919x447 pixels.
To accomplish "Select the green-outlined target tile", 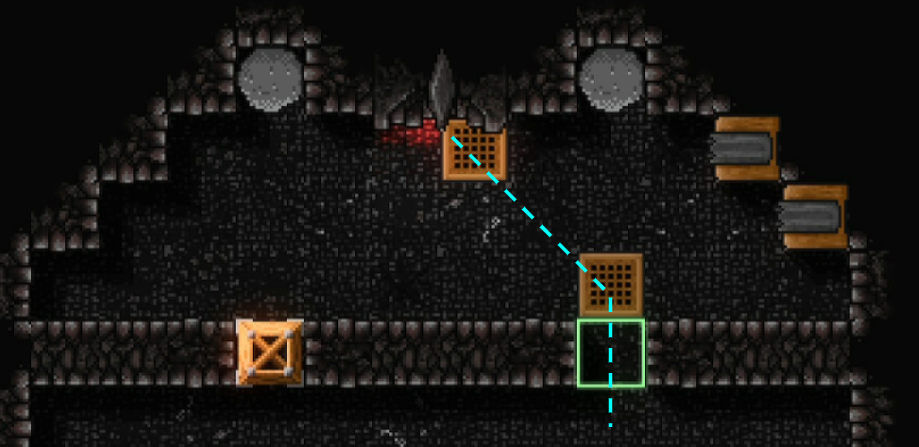I will (x=611, y=353).
